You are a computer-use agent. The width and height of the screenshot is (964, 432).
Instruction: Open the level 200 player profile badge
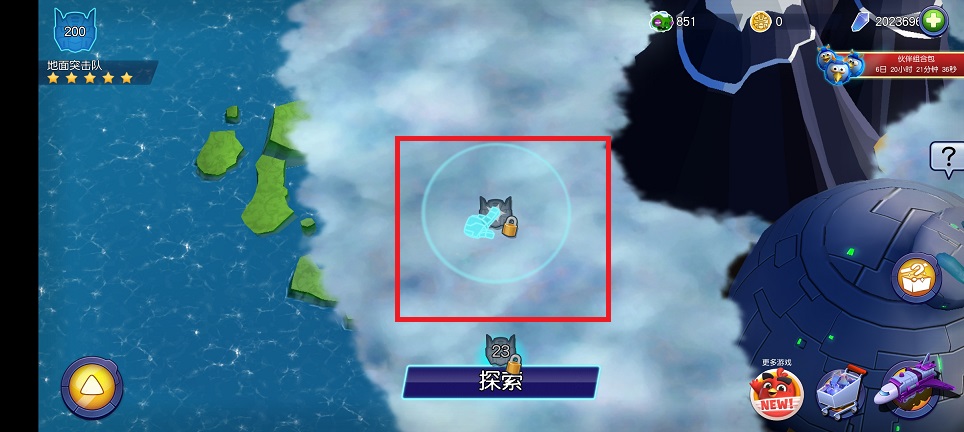pyautogui.click(x=74, y=32)
